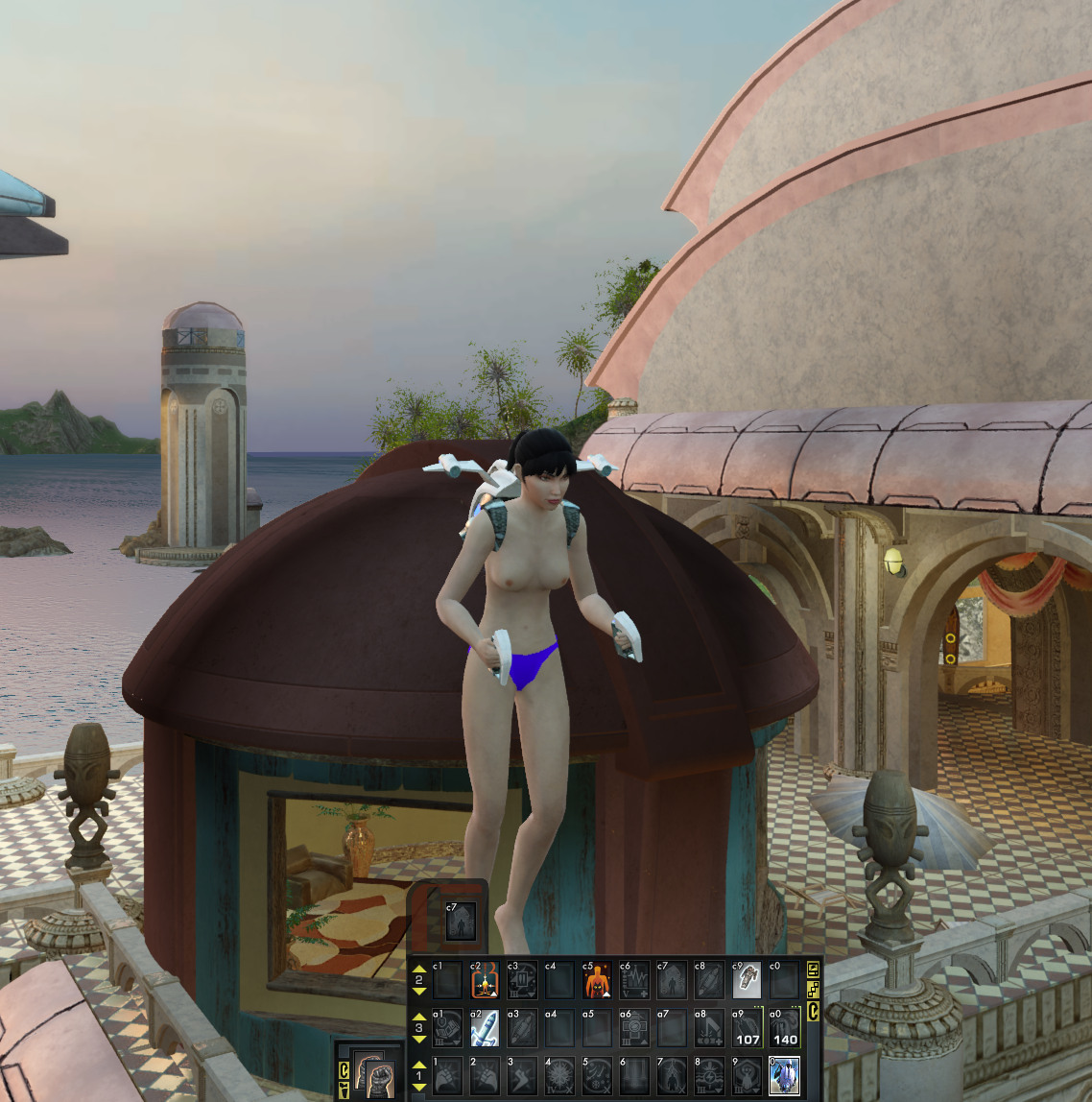The width and height of the screenshot is (1092, 1102).
Task: Activate the highlighted slot 0 ability
Action: click(784, 1076)
